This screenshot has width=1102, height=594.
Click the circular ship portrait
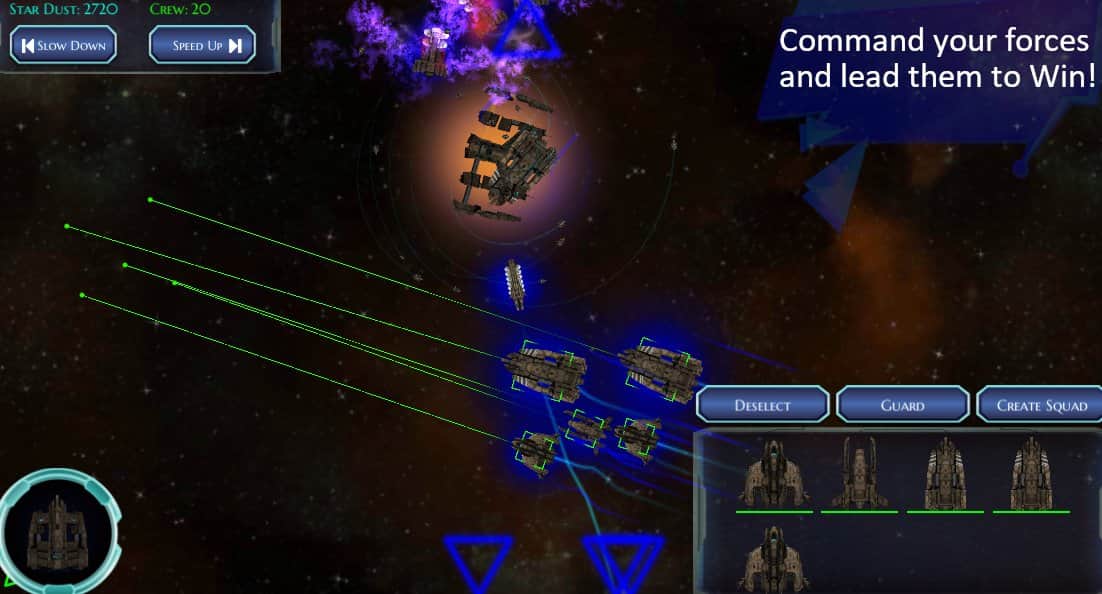58,529
